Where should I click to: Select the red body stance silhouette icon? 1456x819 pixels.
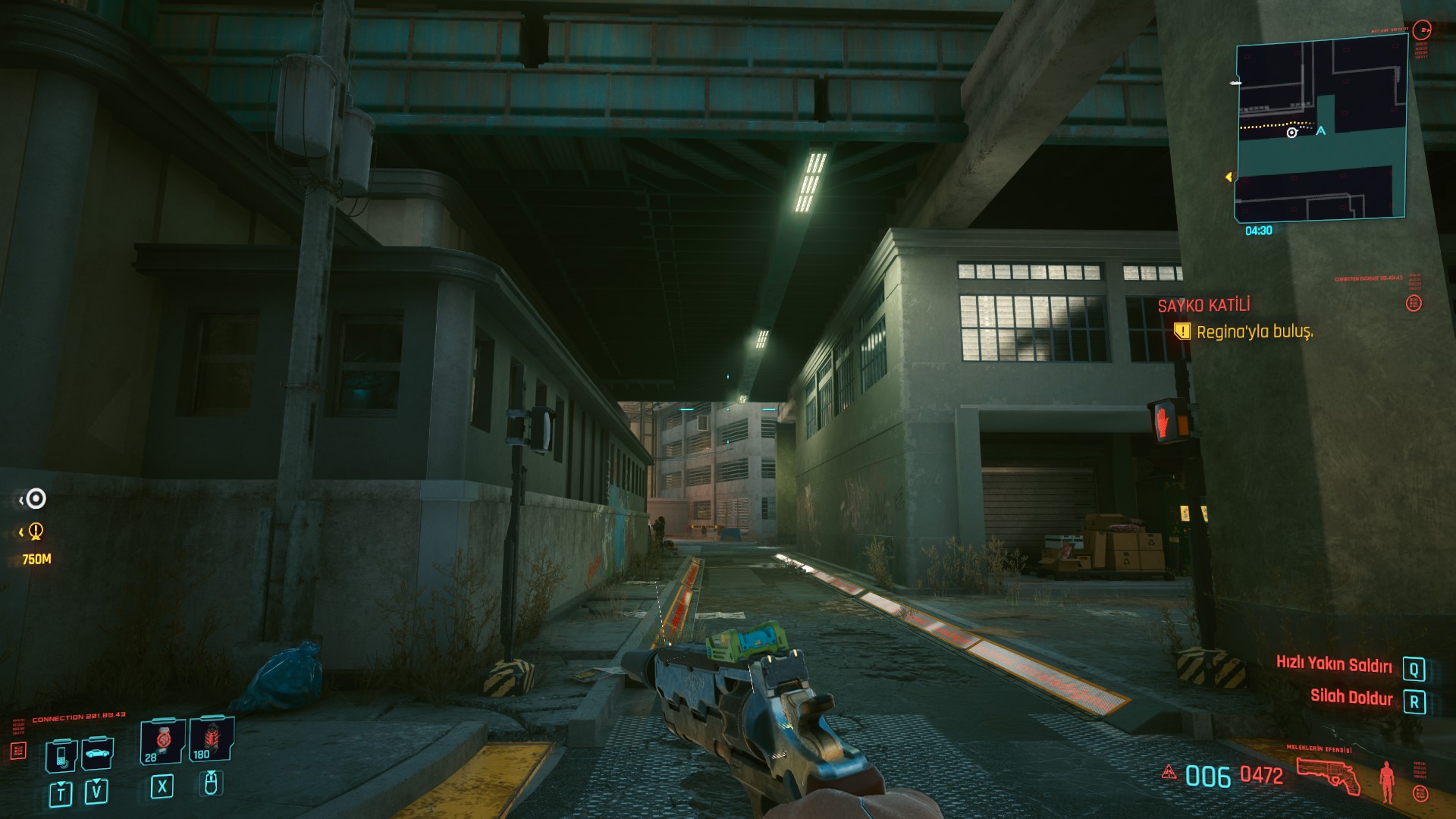point(1387,781)
